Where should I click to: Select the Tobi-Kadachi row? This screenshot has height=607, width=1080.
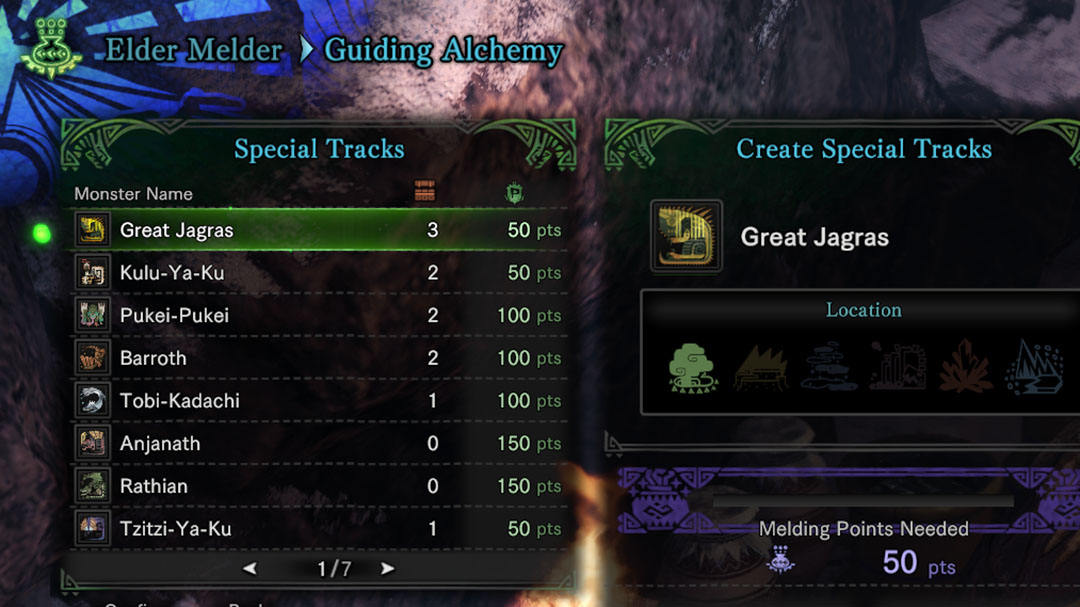pyautogui.click(x=320, y=401)
